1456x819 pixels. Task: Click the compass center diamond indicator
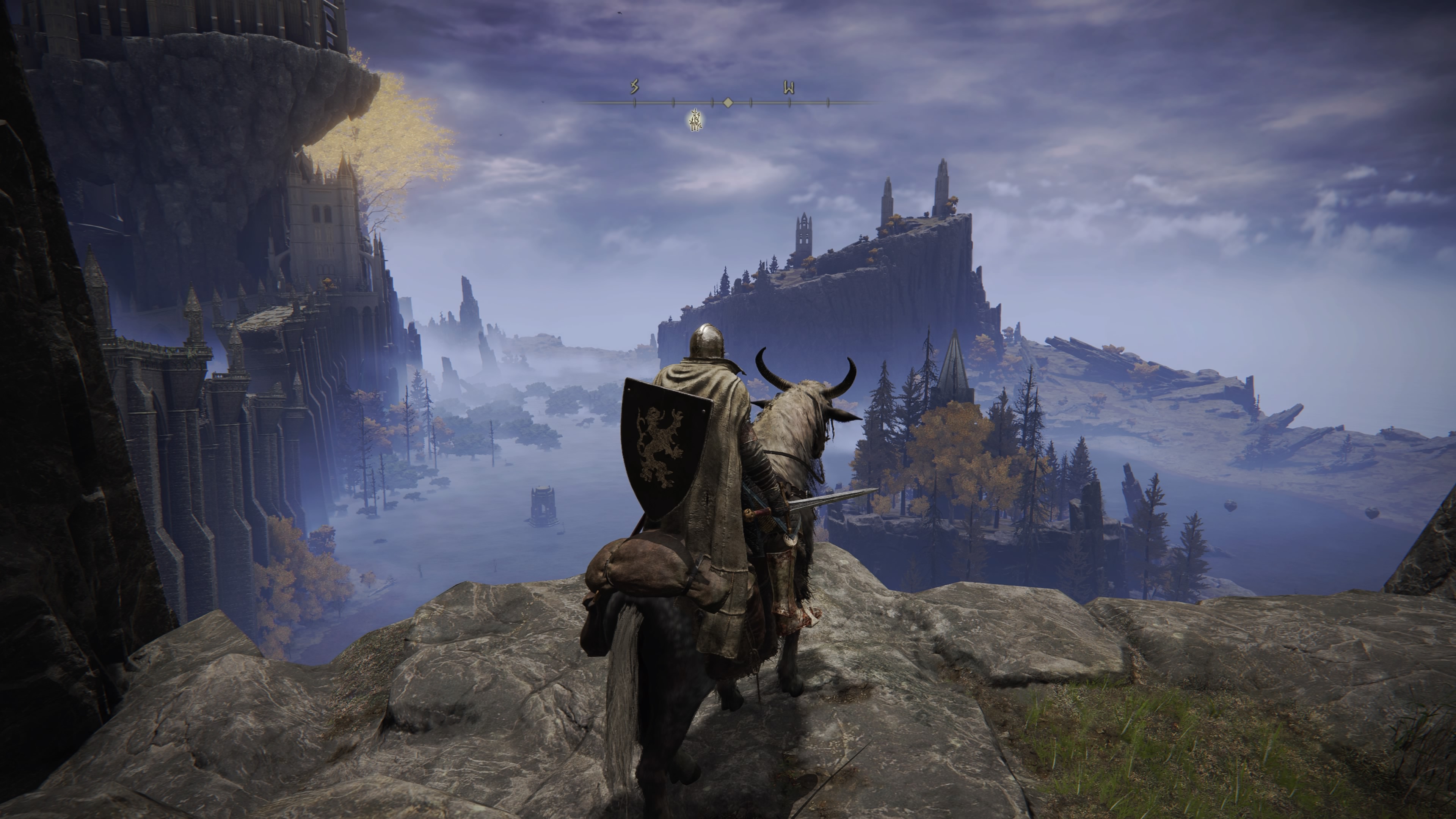click(728, 103)
